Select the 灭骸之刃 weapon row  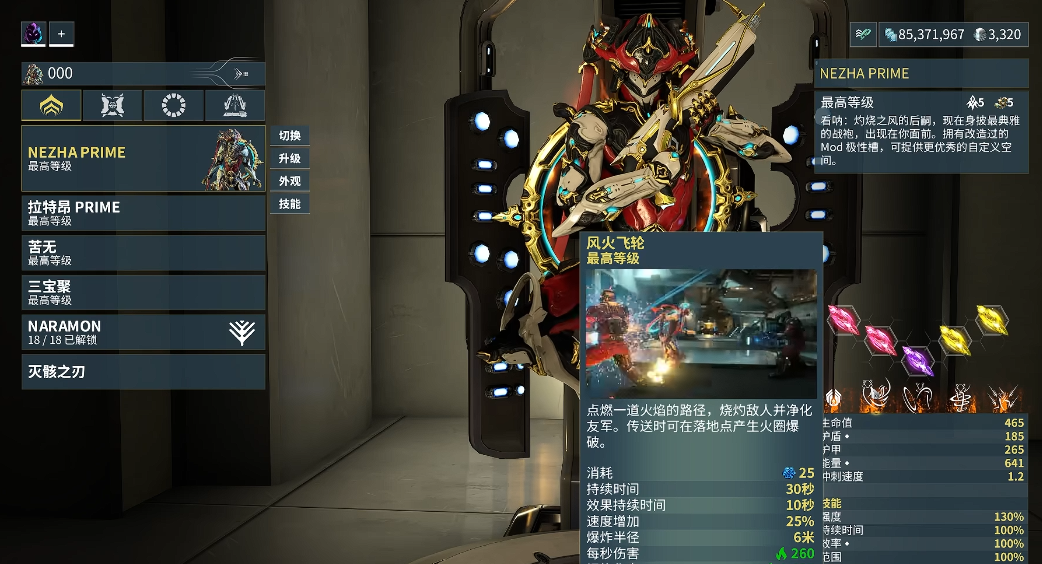143,372
